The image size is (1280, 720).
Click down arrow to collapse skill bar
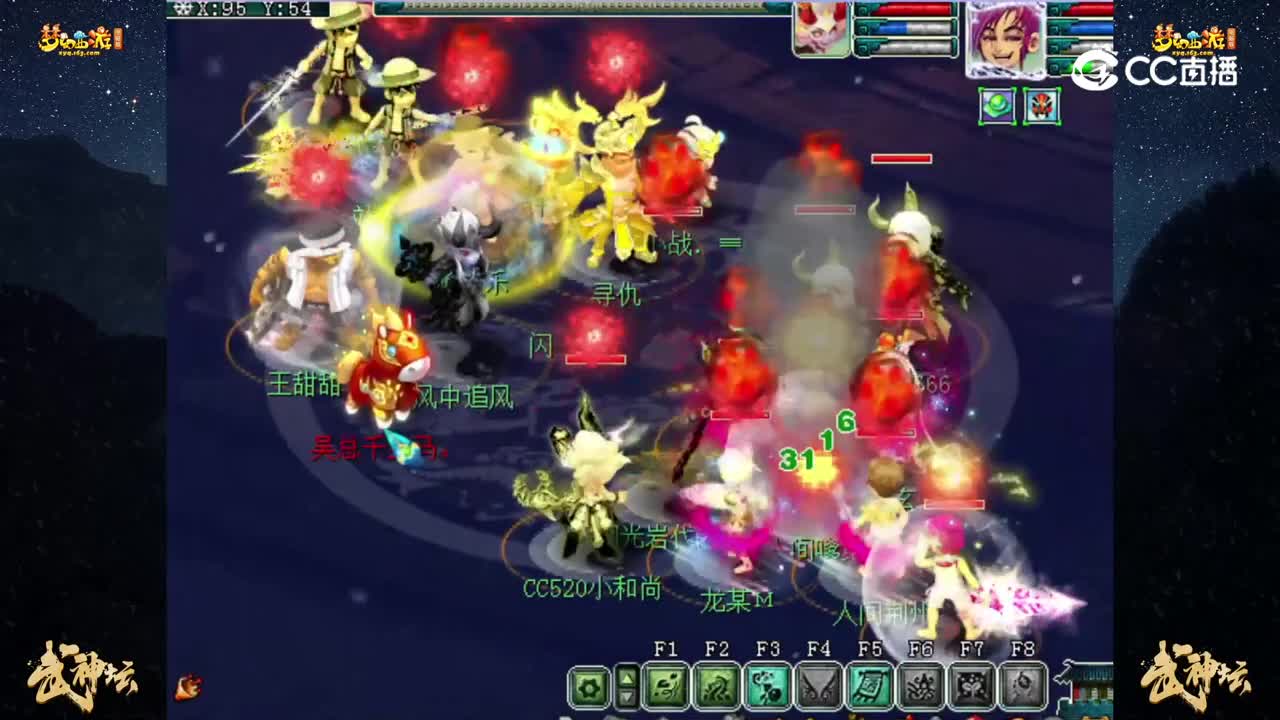(627, 696)
